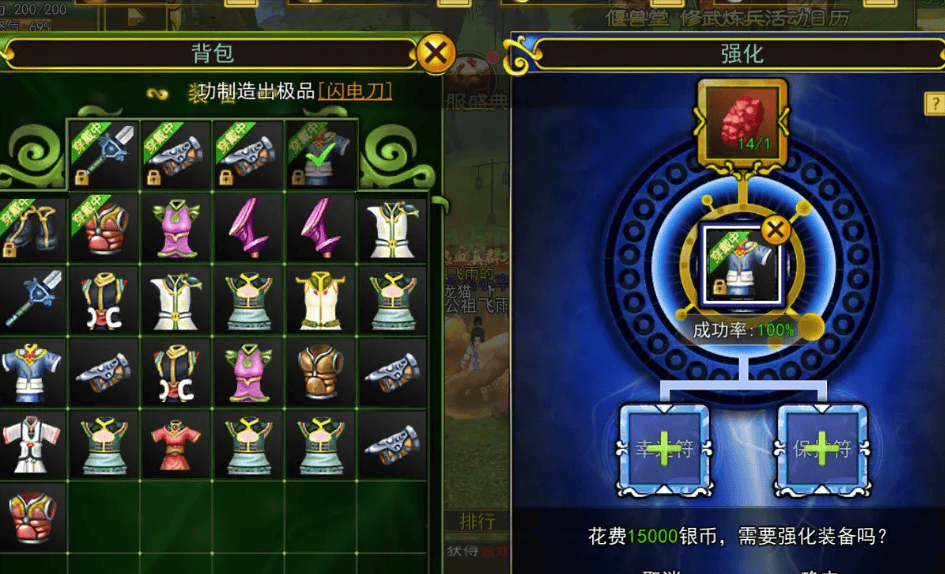Choose the unequipped blue short-sleeve robe

[x=30, y=371]
